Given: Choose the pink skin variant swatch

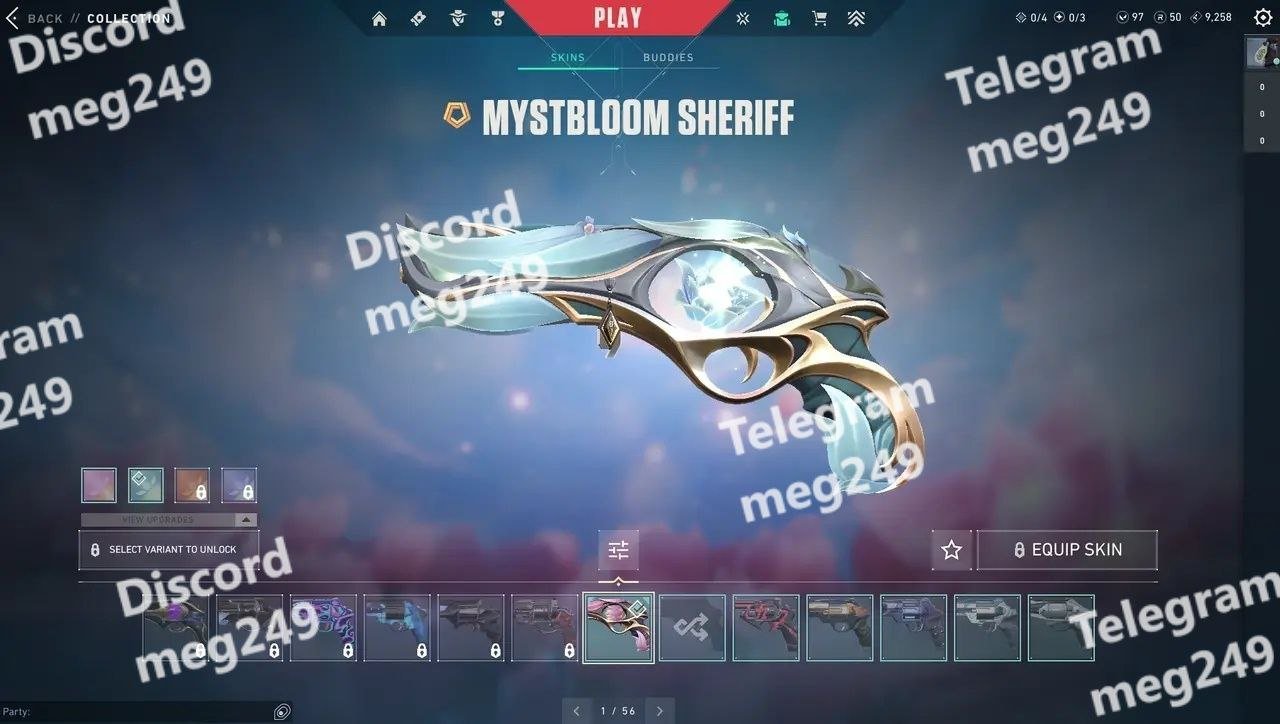Looking at the screenshot, I should click(x=99, y=485).
